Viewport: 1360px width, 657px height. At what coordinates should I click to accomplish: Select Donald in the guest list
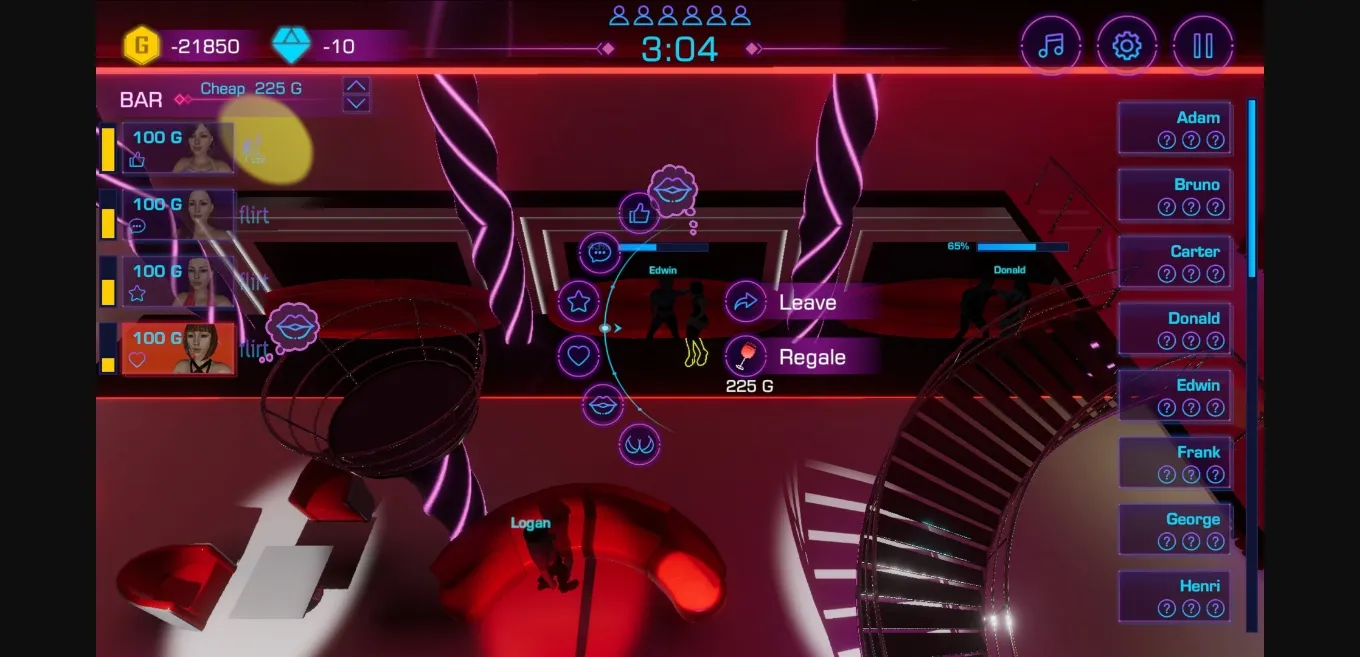pyautogui.click(x=1174, y=330)
